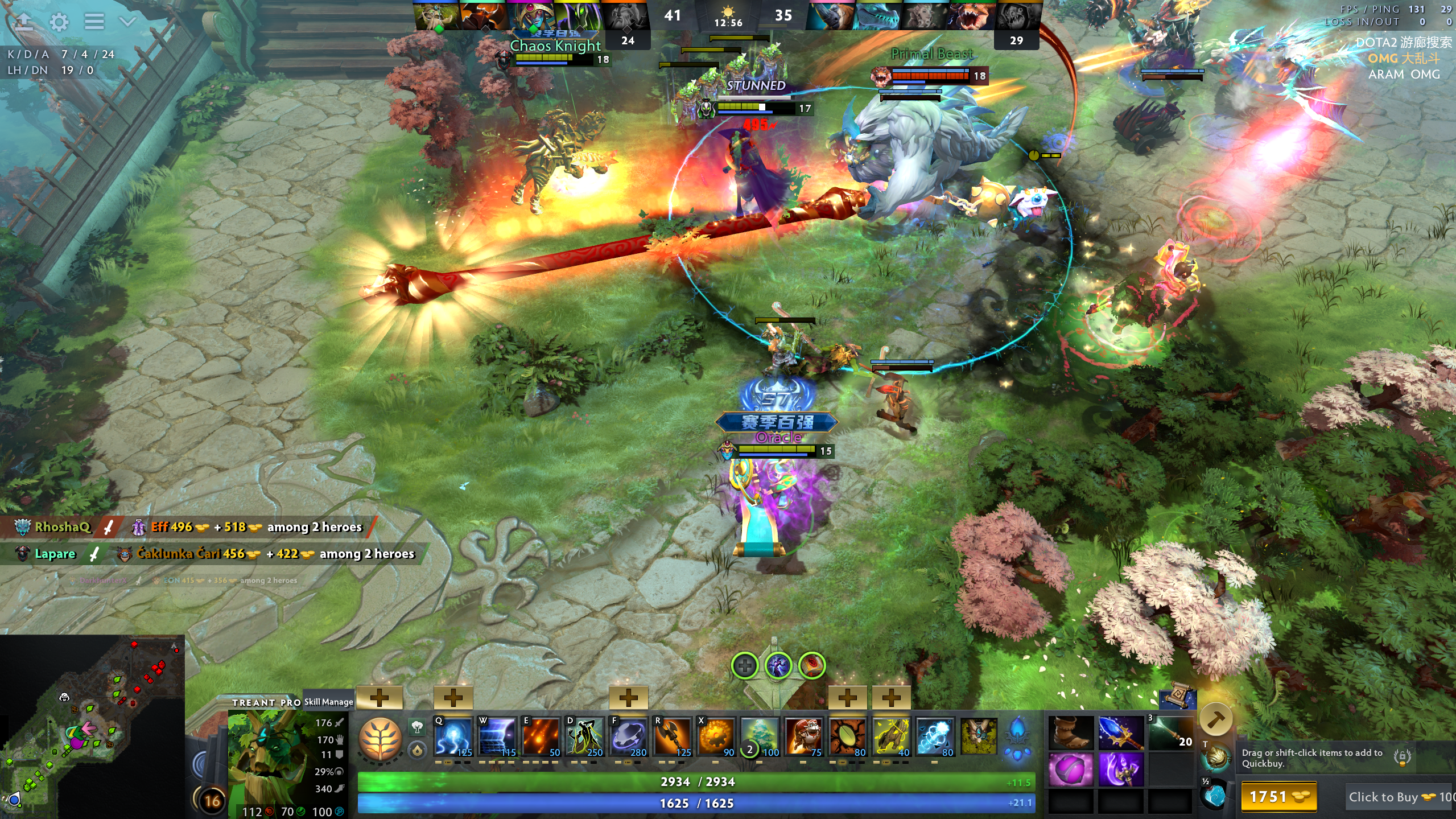Activate the purple orb item

click(x=1070, y=769)
